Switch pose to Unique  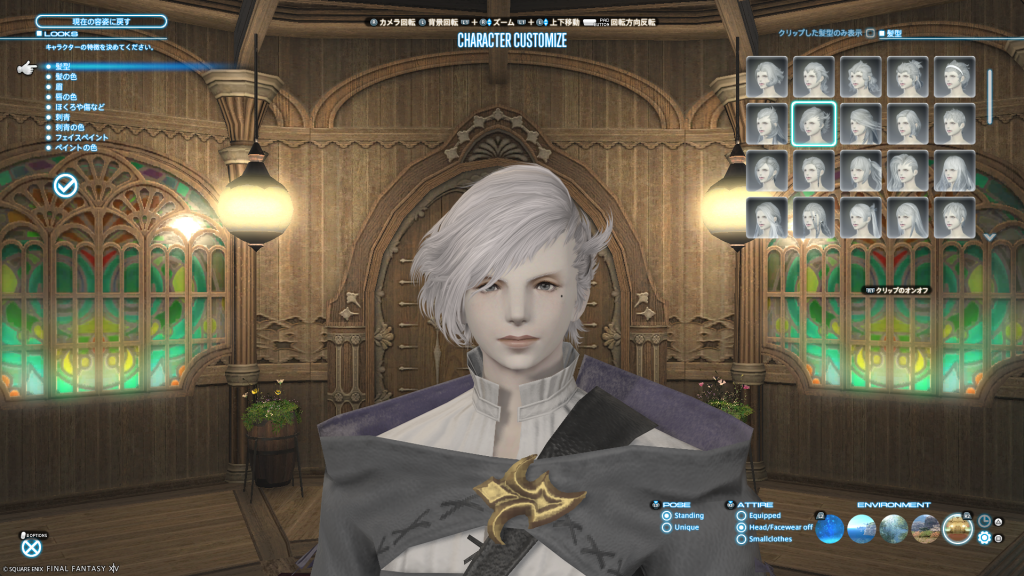[667, 527]
